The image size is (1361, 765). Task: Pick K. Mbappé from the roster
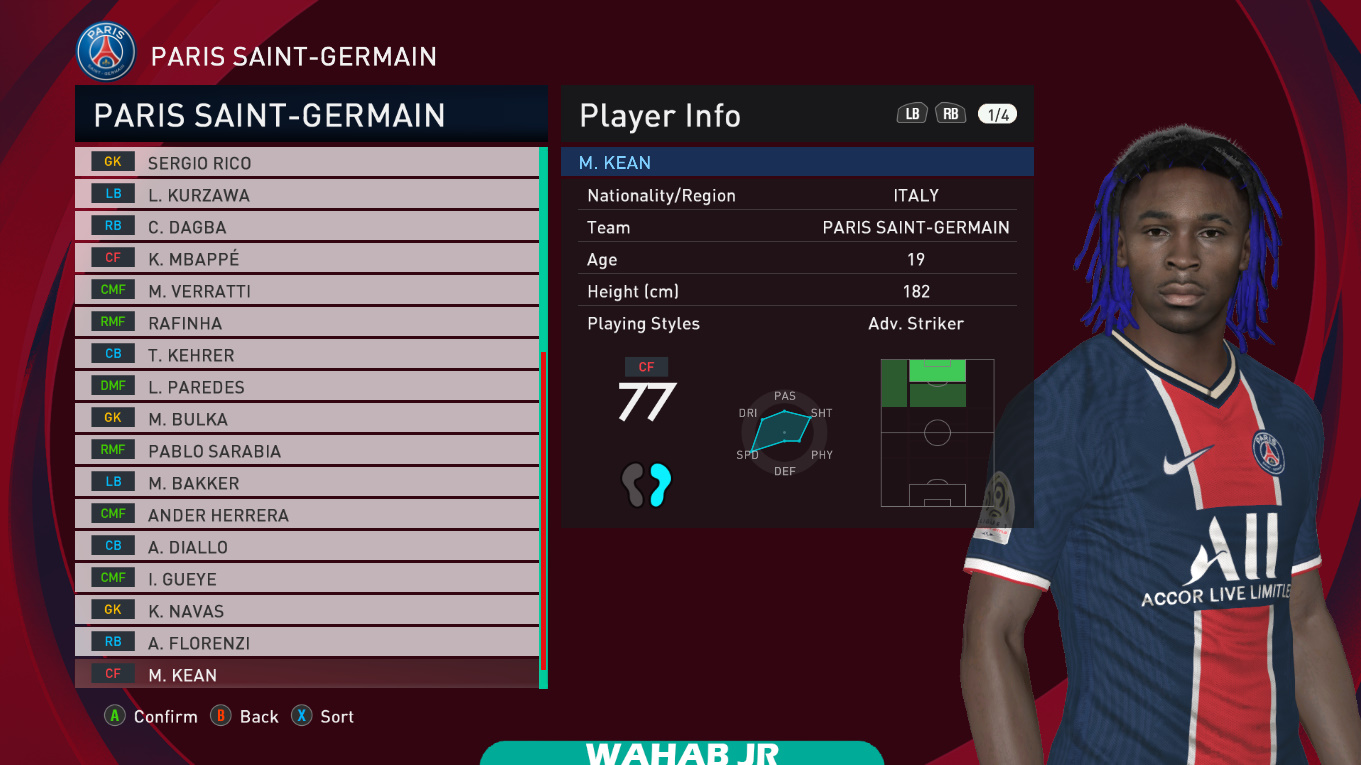click(306, 259)
